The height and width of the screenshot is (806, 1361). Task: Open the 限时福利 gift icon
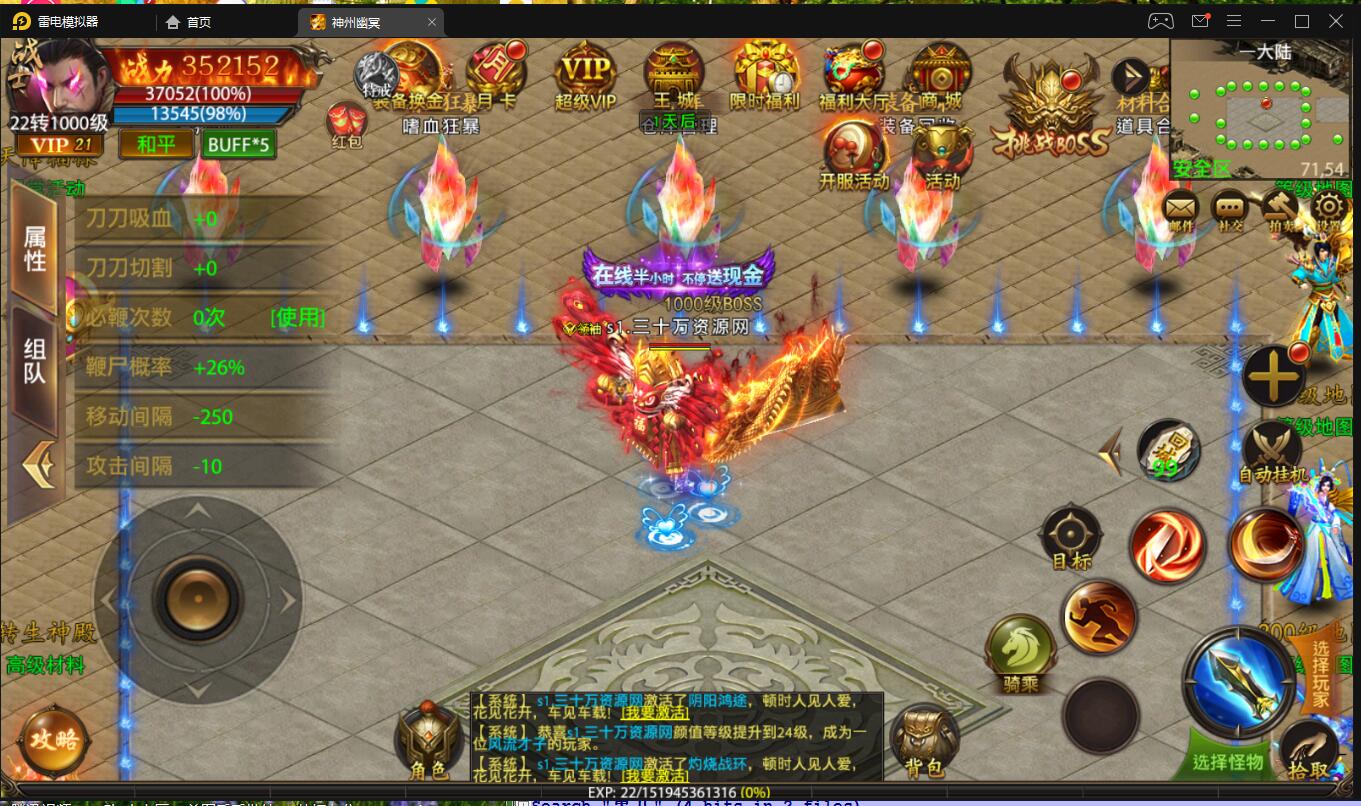tap(765, 73)
